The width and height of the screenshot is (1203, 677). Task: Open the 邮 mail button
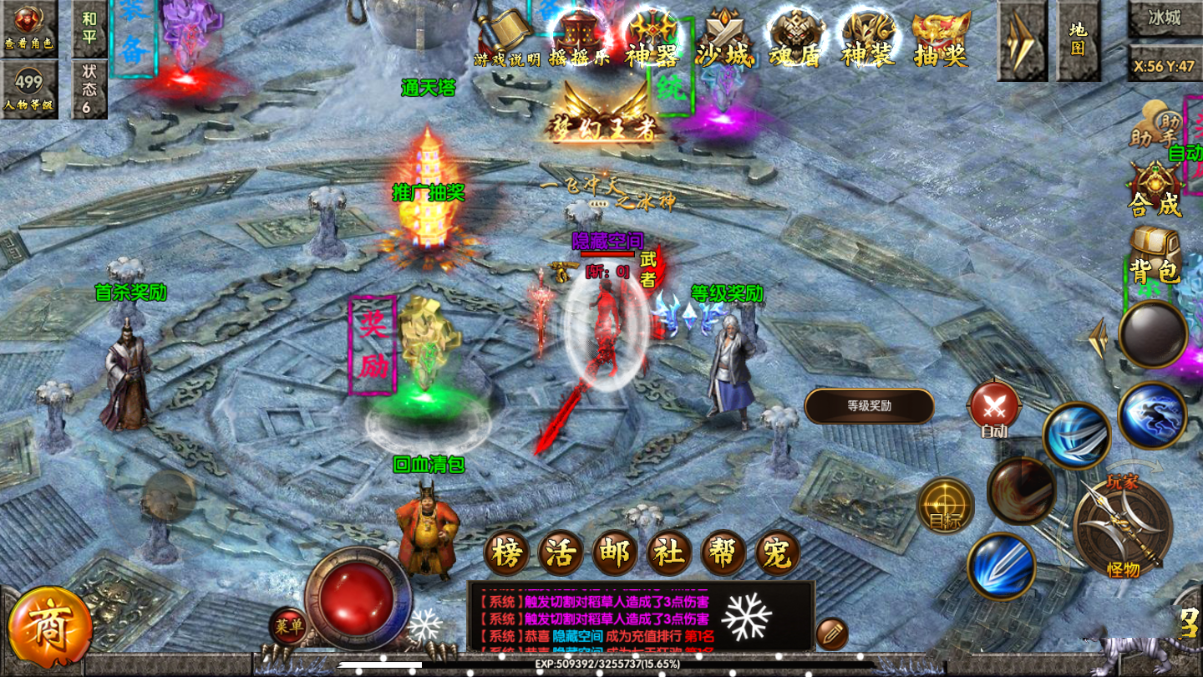[x=615, y=552]
